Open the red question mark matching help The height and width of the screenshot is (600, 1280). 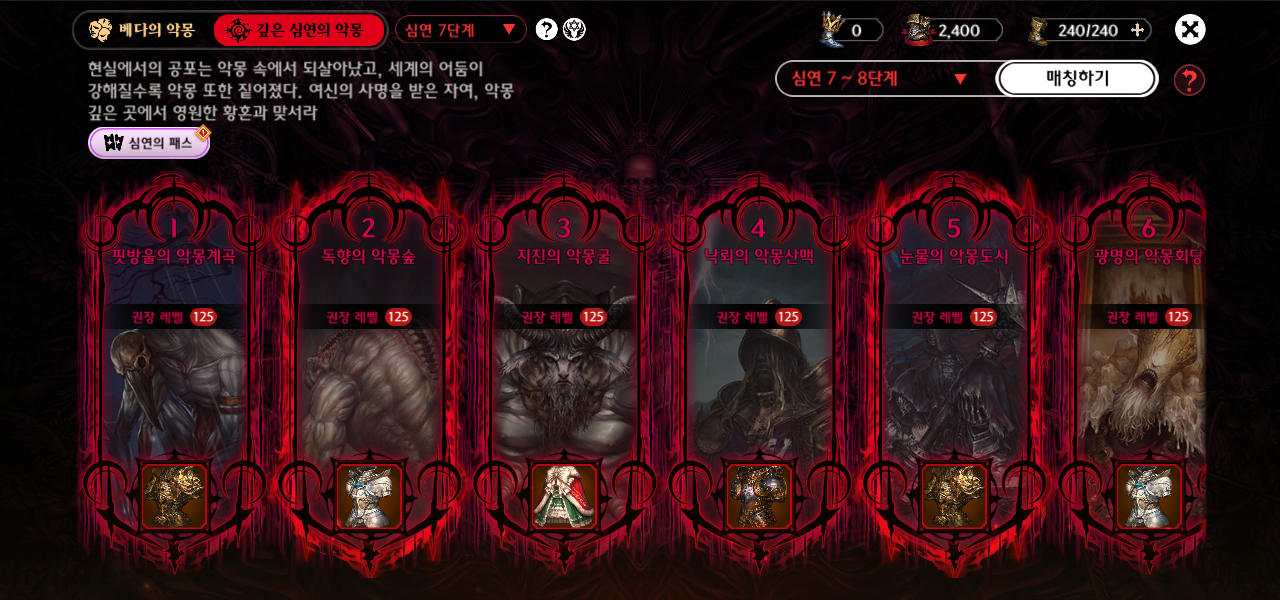[1189, 80]
